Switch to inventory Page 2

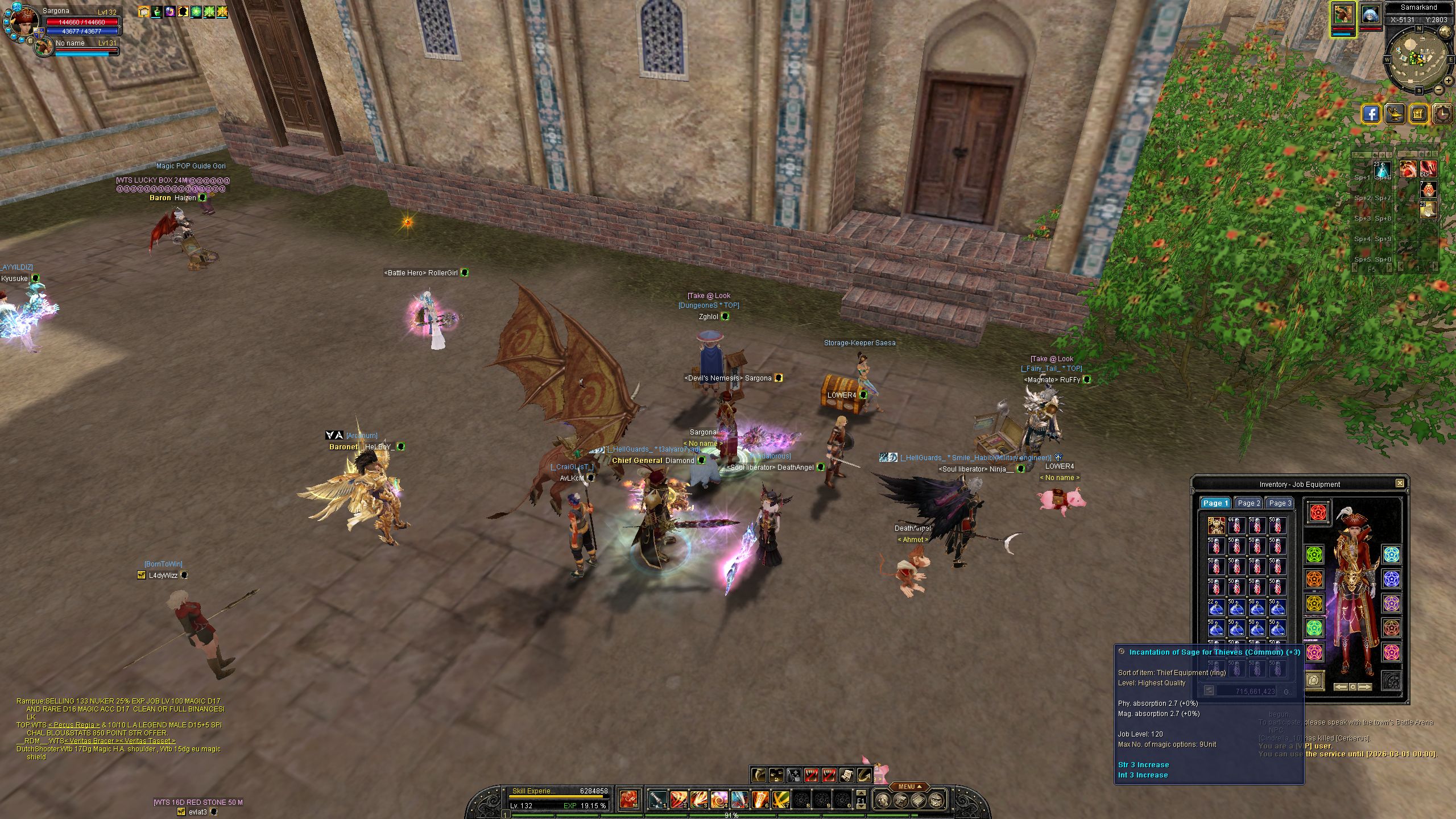pyautogui.click(x=1248, y=503)
